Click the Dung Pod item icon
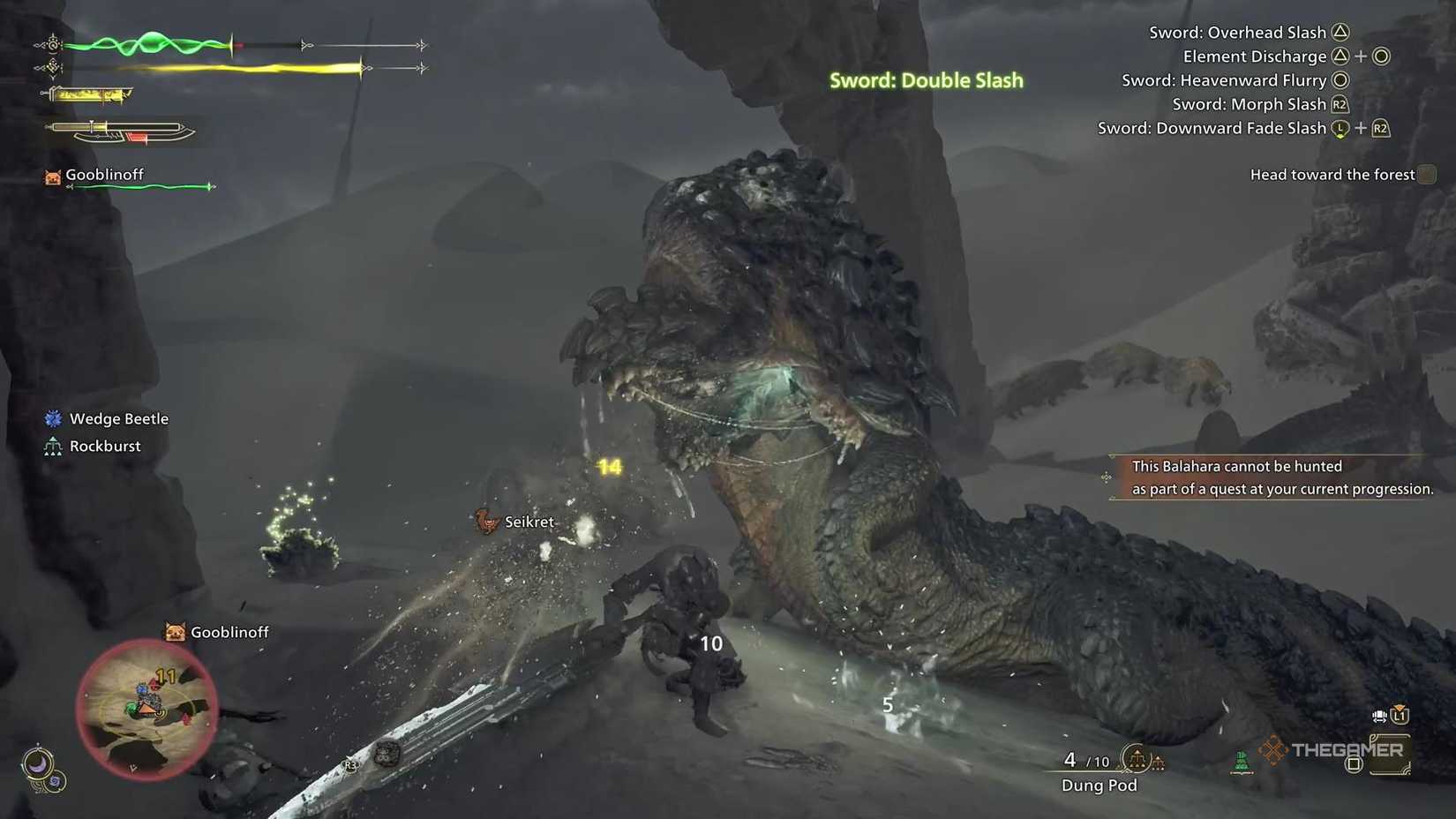Screen dimensions: 1456x819 [1137, 759]
